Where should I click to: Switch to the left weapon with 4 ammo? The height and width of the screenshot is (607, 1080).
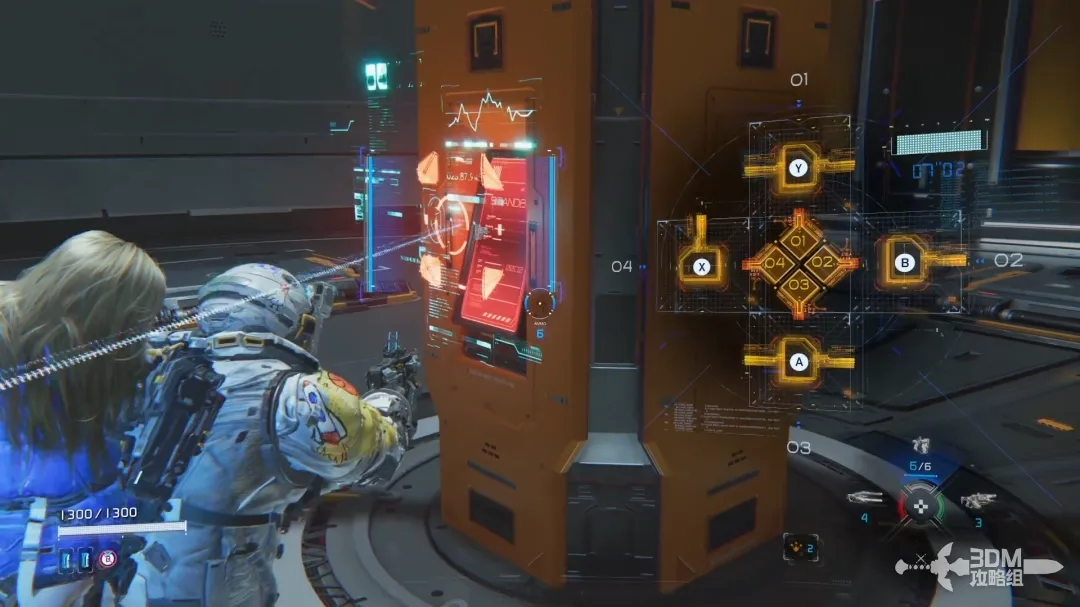click(x=864, y=497)
